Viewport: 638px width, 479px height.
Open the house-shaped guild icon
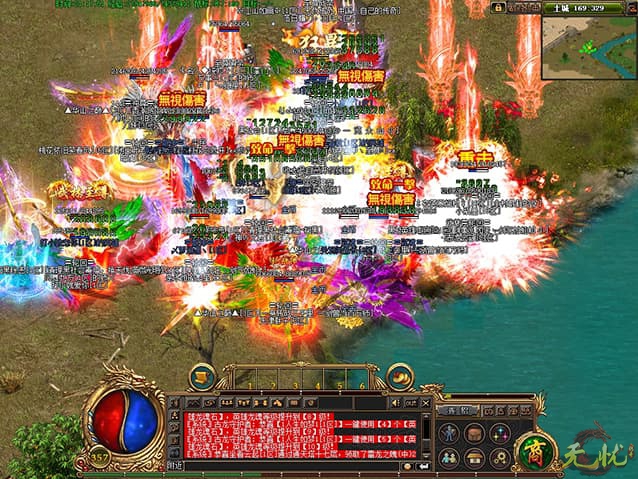475,457
